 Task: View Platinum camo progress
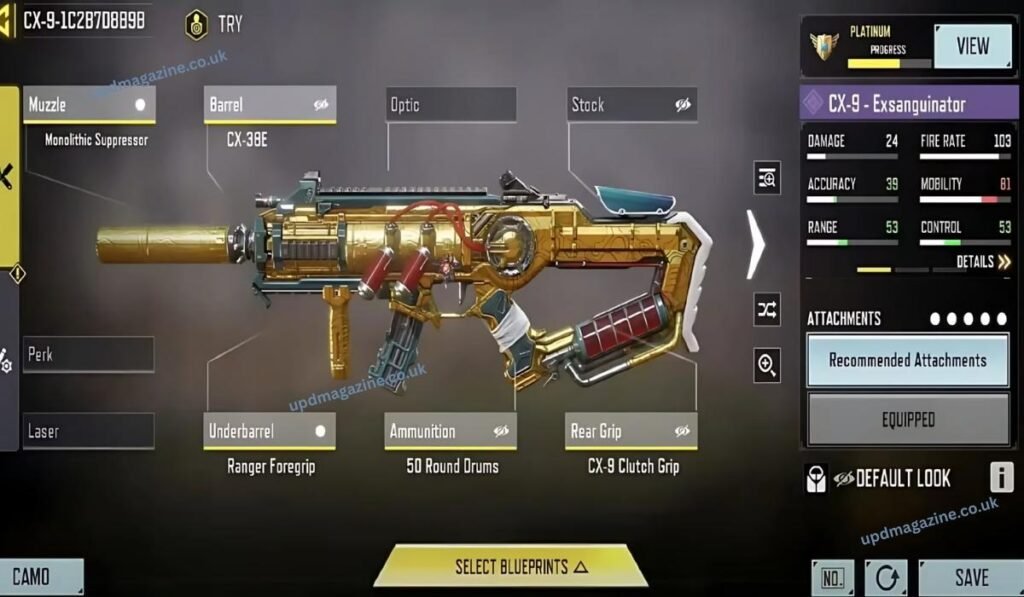tap(972, 46)
